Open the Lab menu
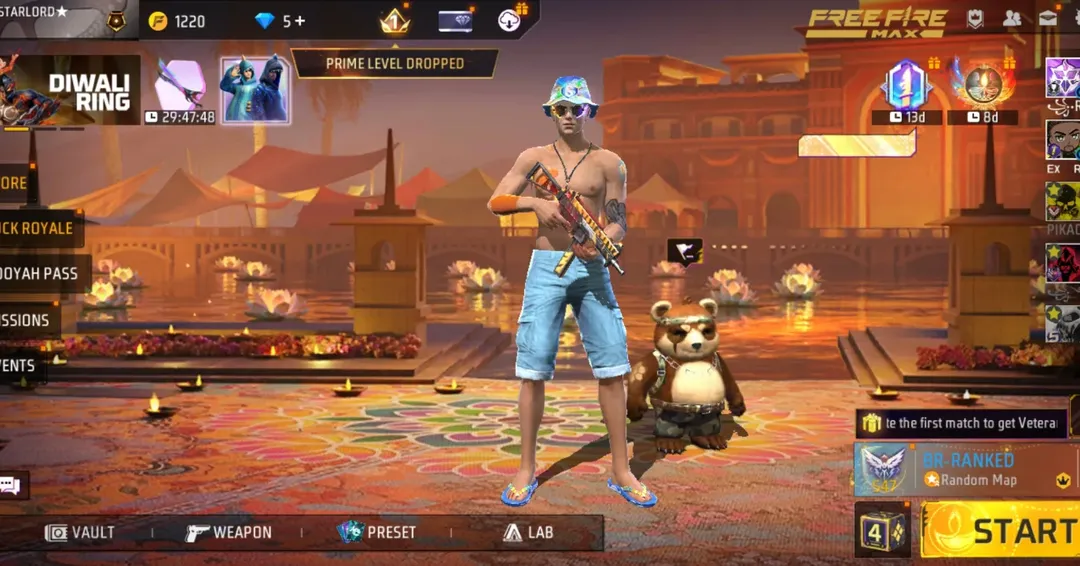 tap(527, 532)
